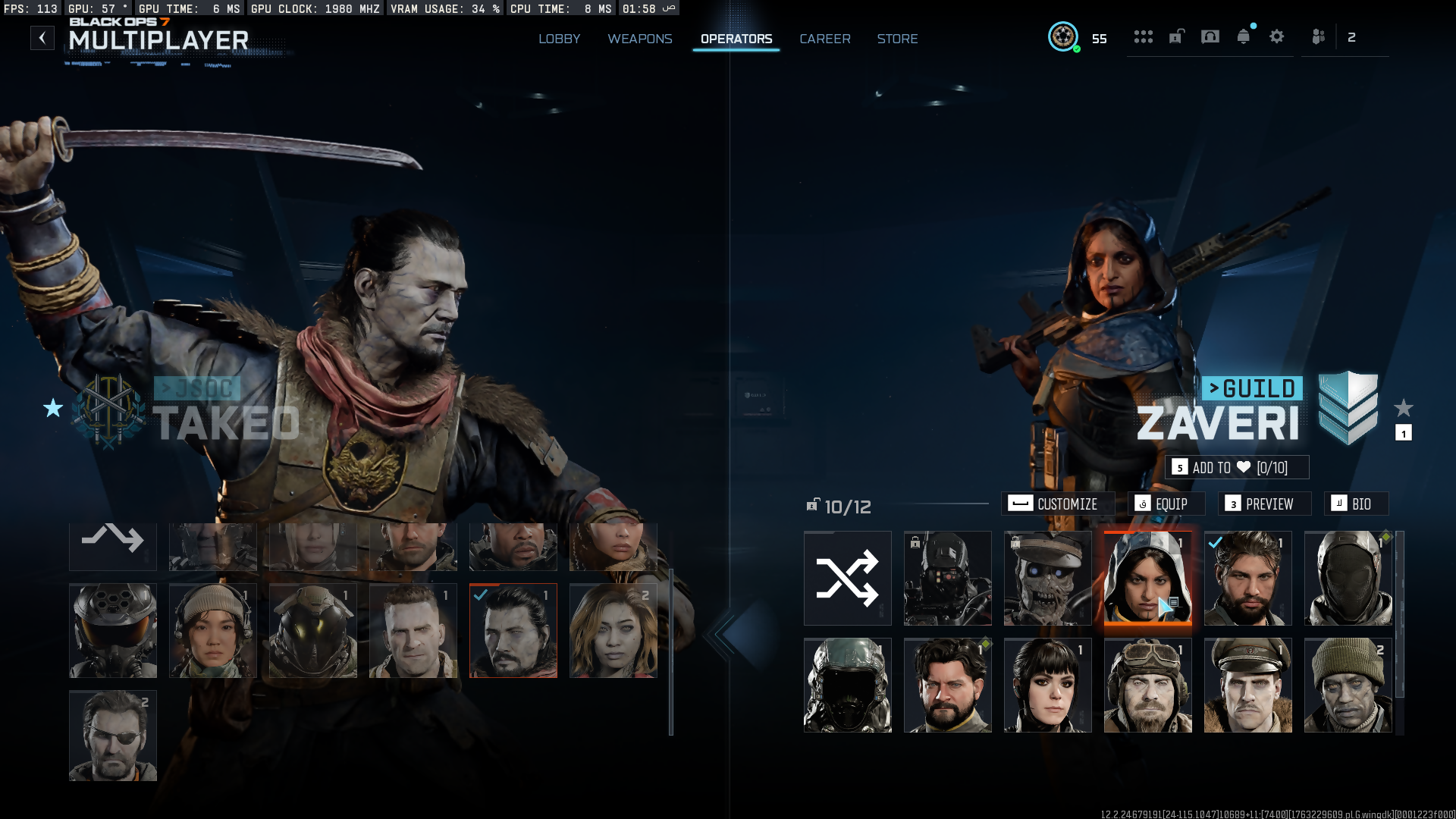Viewport: 1456px width, 819px height.
Task: Switch to the Lobby tab
Action: [559, 39]
